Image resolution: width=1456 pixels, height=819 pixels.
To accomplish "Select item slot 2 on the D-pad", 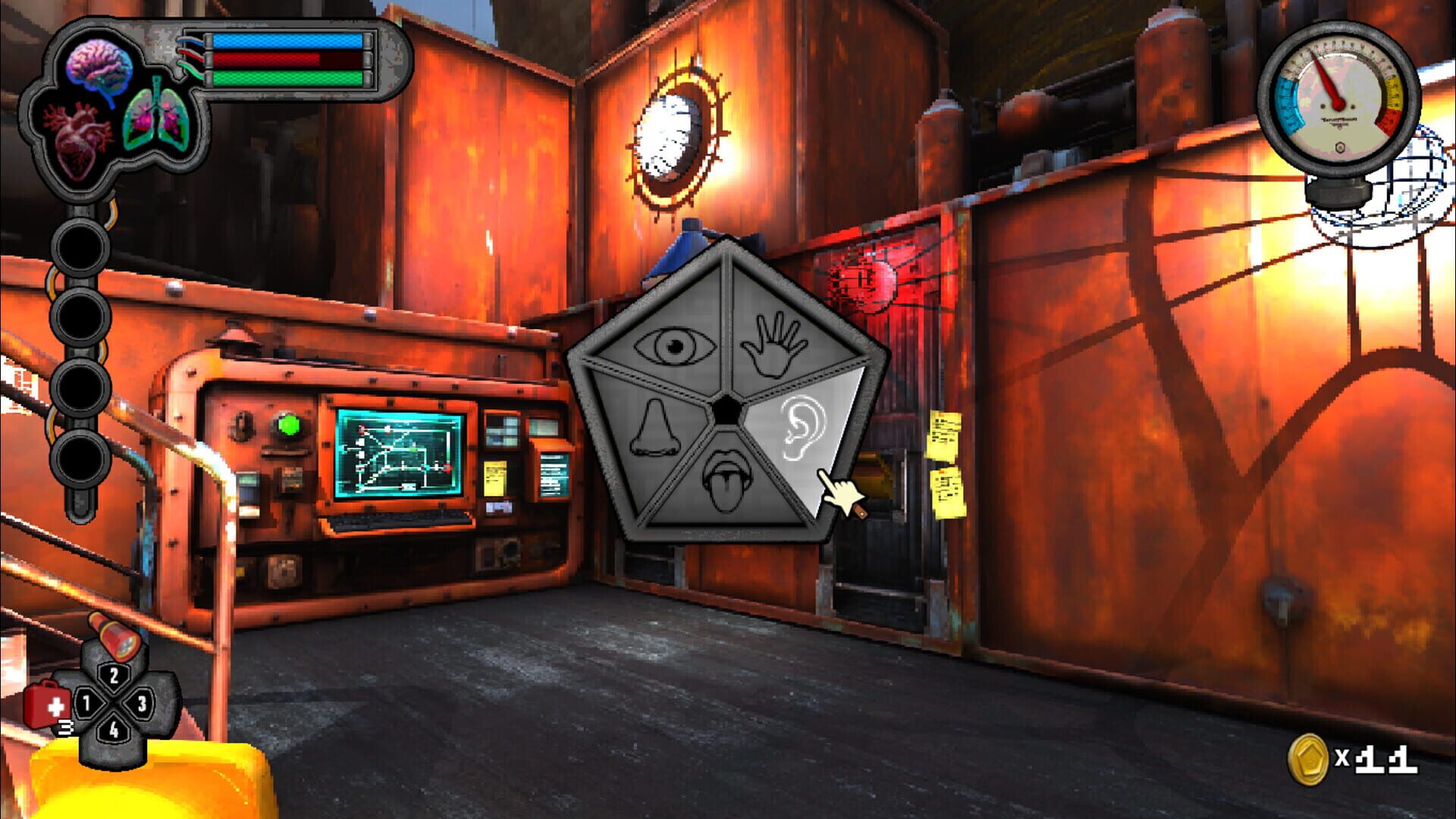I will coord(112,675).
